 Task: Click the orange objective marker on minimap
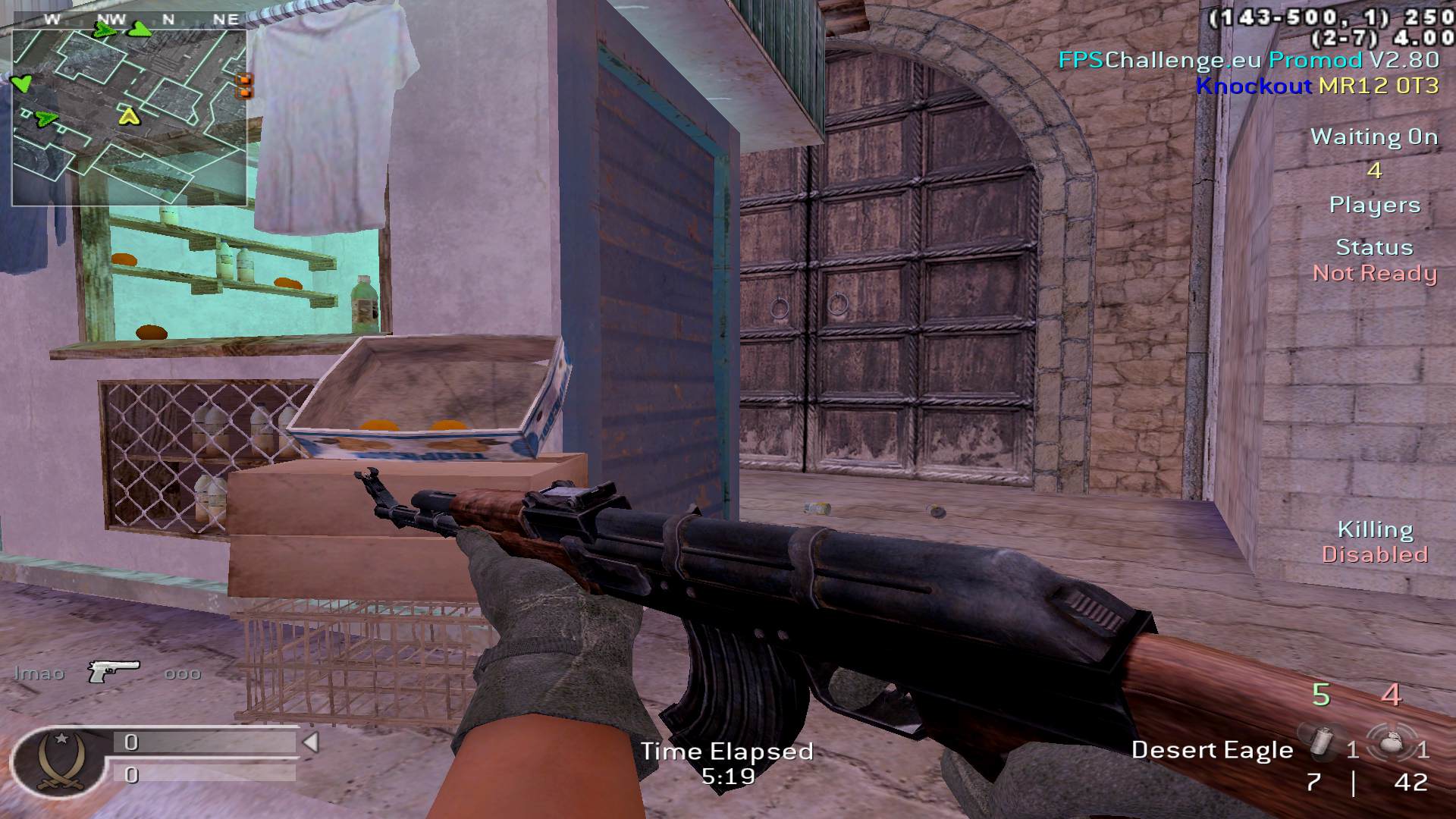coord(244,86)
